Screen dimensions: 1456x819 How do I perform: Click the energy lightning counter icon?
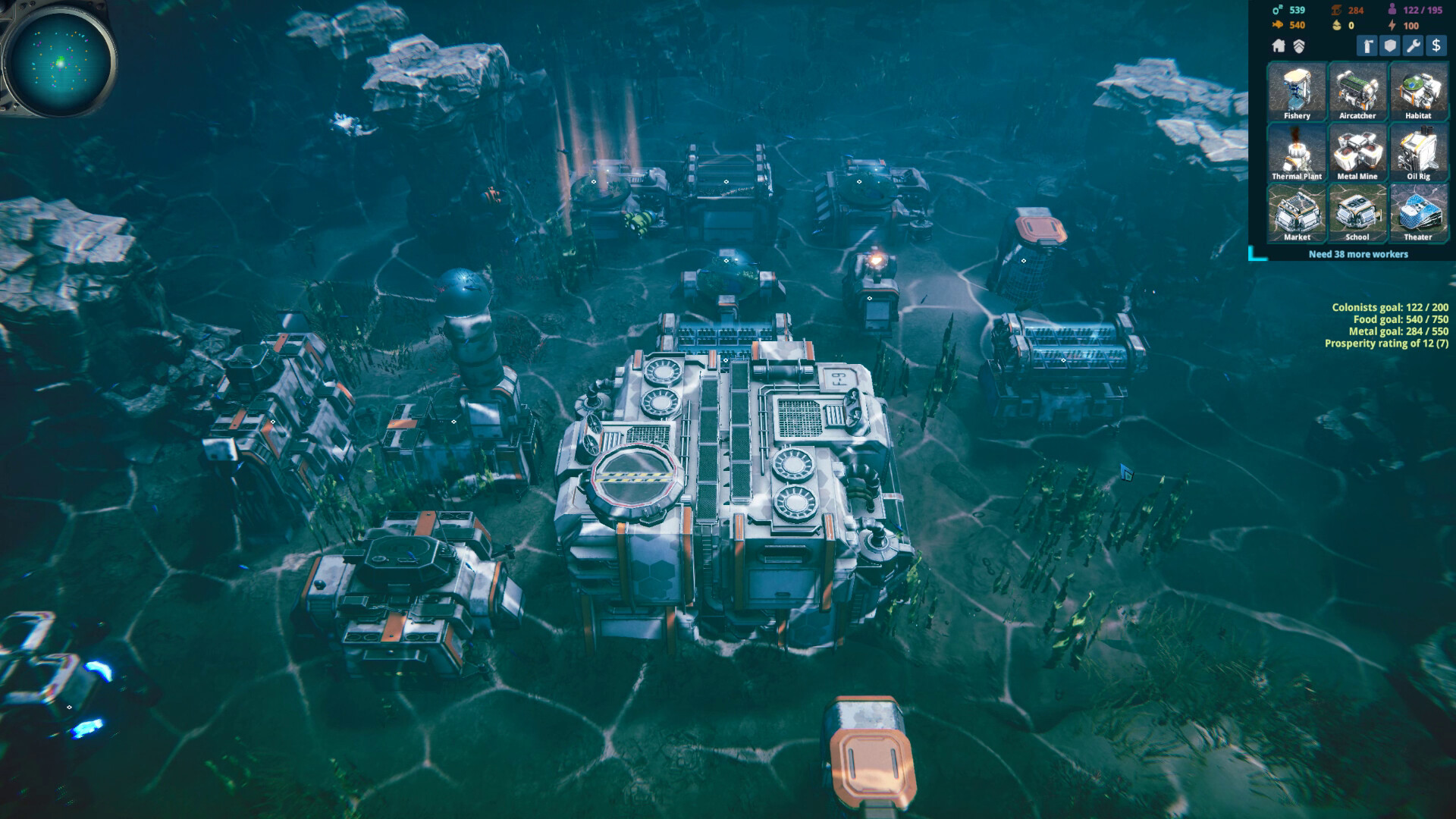(1392, 25)
